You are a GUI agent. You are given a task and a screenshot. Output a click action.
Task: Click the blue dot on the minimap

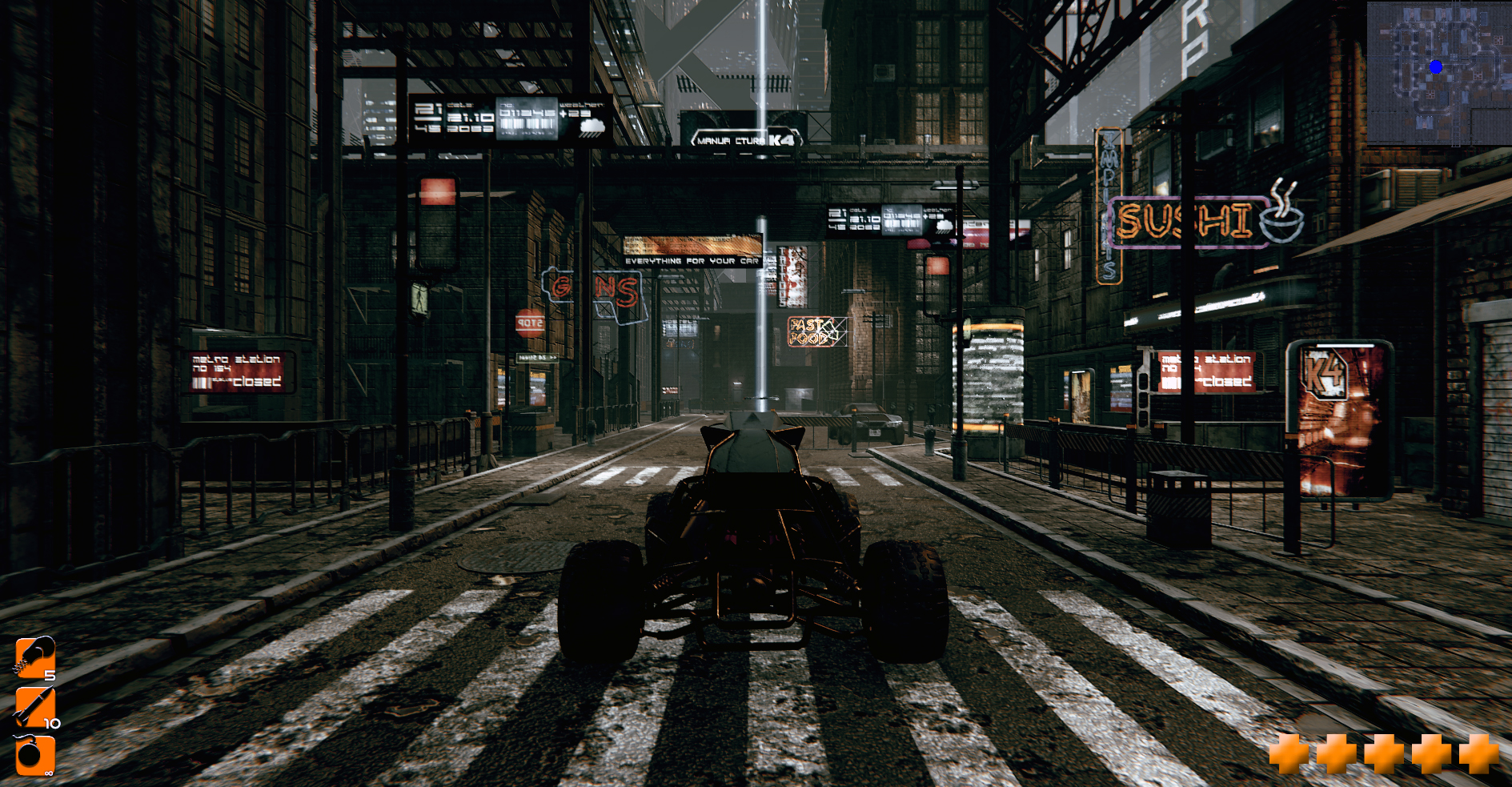click(x=1437, y=67)
